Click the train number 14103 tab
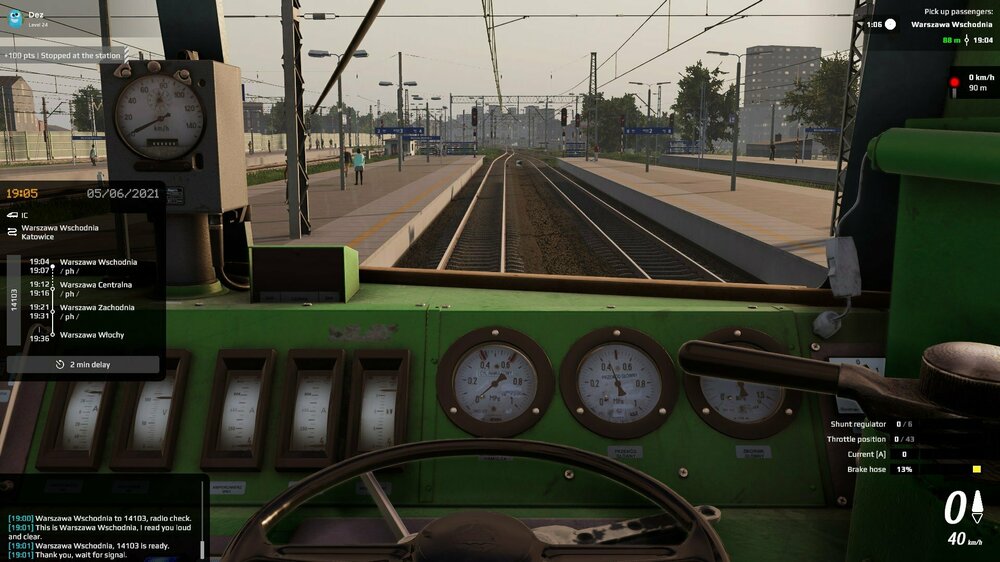The image size is (1000, 562). coord(14,300)
